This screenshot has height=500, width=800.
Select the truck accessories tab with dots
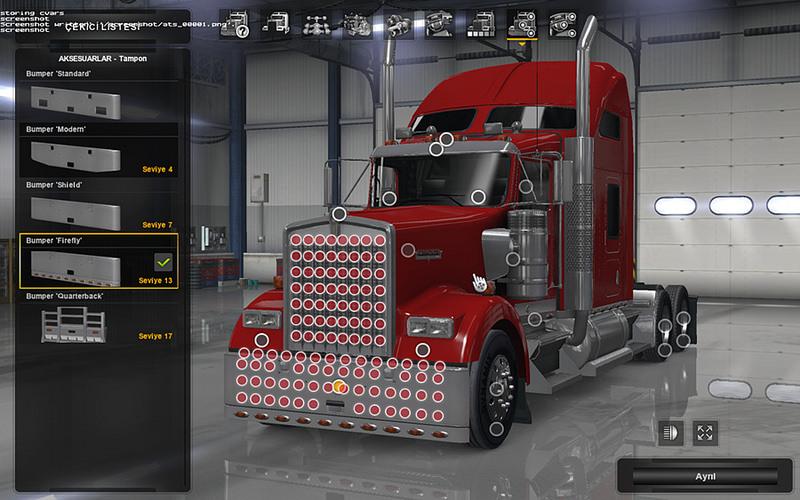tap(522, 22)
